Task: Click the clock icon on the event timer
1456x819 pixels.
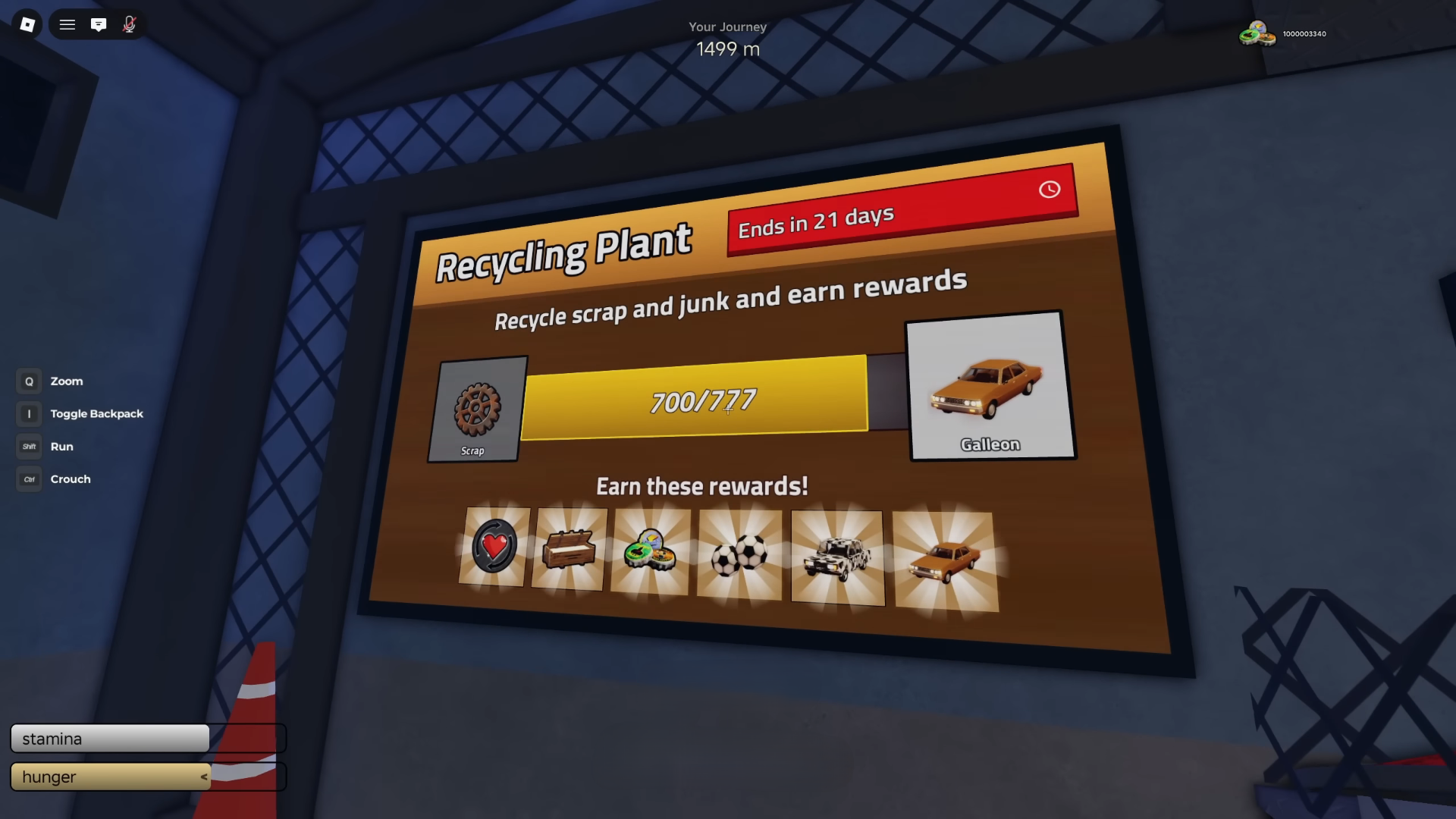Action: [1050, 190]
